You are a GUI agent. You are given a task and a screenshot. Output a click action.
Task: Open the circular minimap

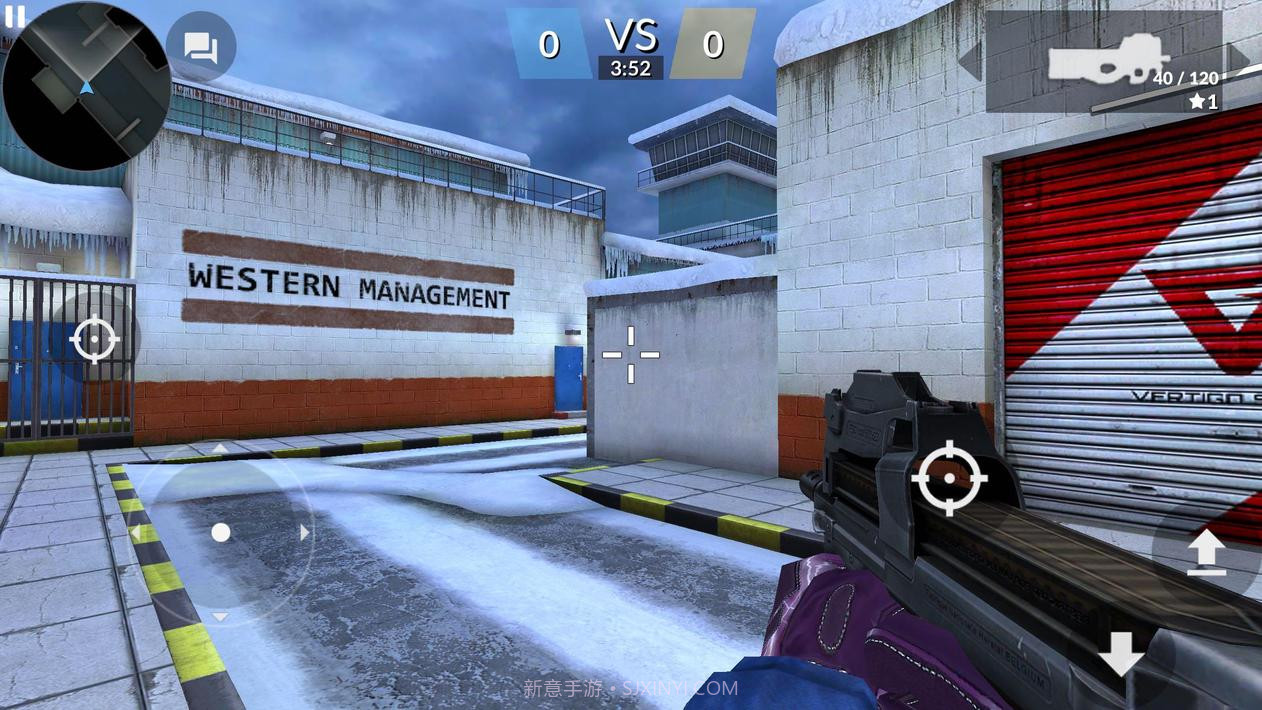[x=87, y=87]
